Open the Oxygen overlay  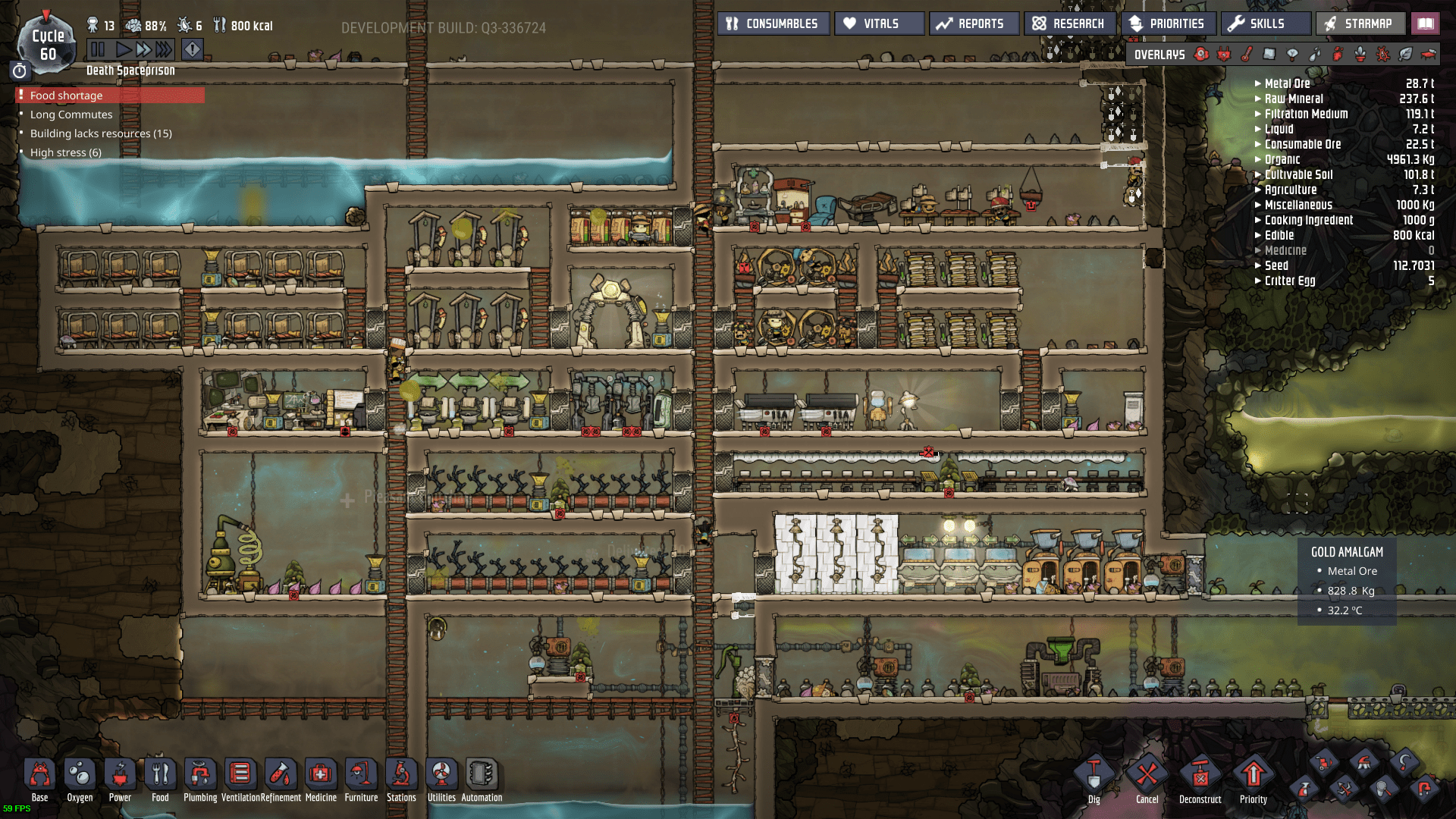(x=1200, y=54)
